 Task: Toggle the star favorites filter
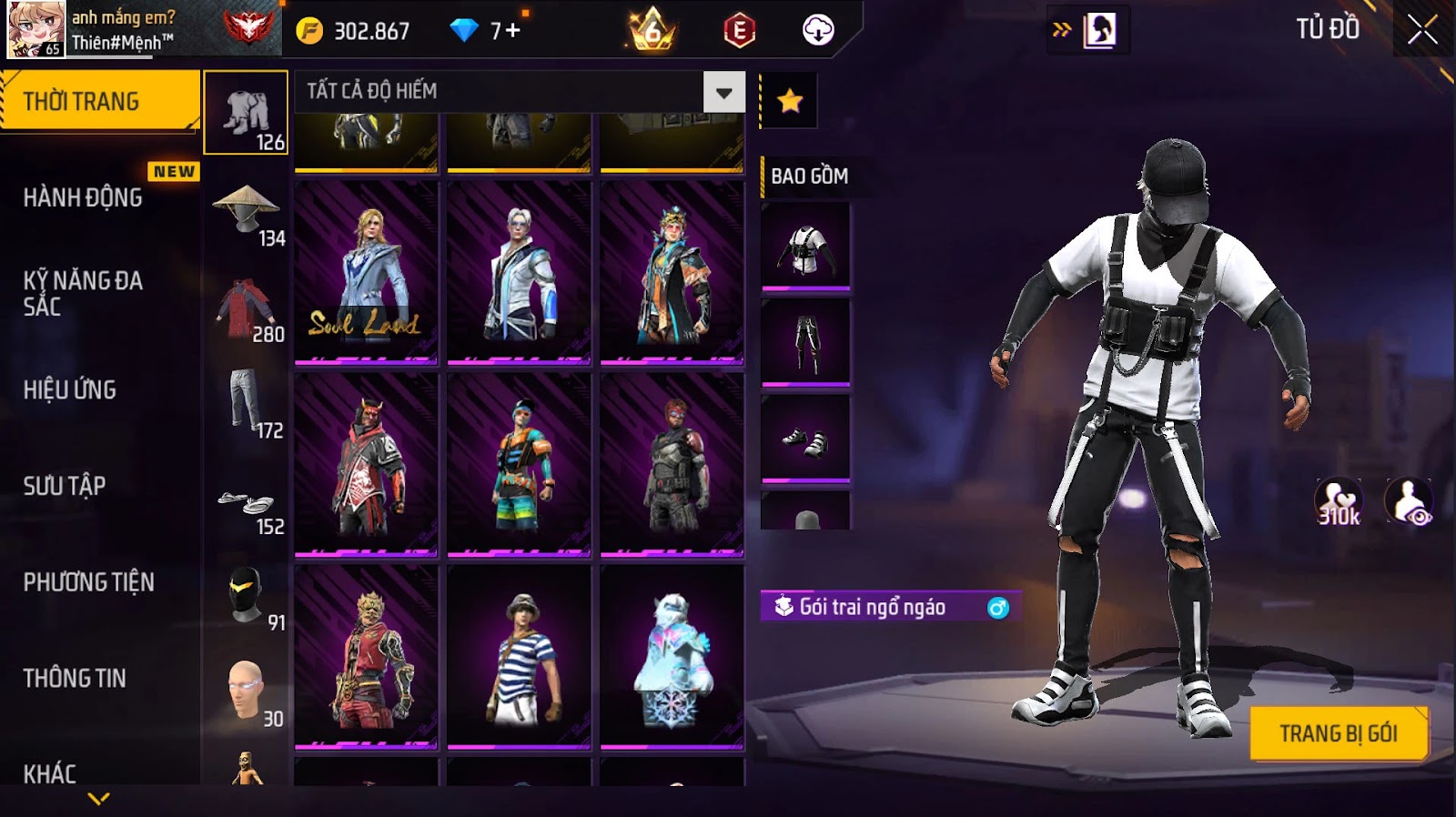tap(789, 100)
